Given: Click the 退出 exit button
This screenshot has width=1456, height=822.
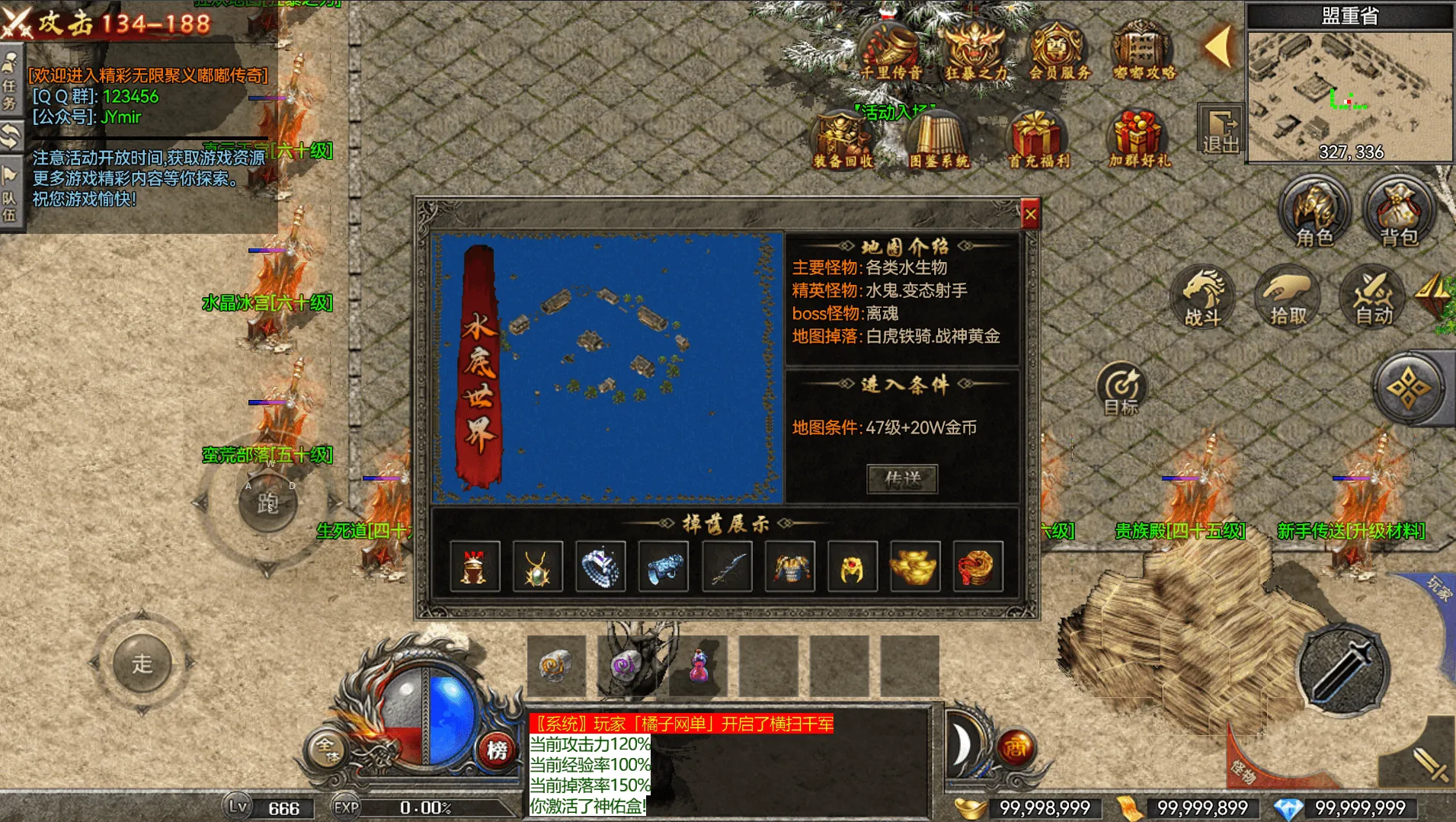Looking at the screenshot, I should click(1221, 130).
